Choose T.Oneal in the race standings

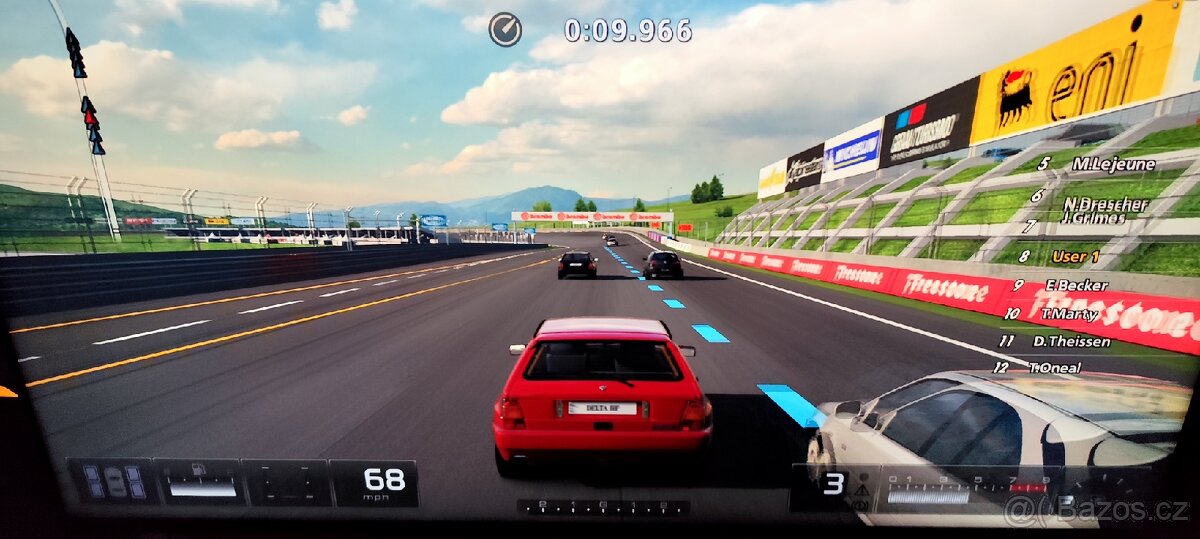[1055, 368]
